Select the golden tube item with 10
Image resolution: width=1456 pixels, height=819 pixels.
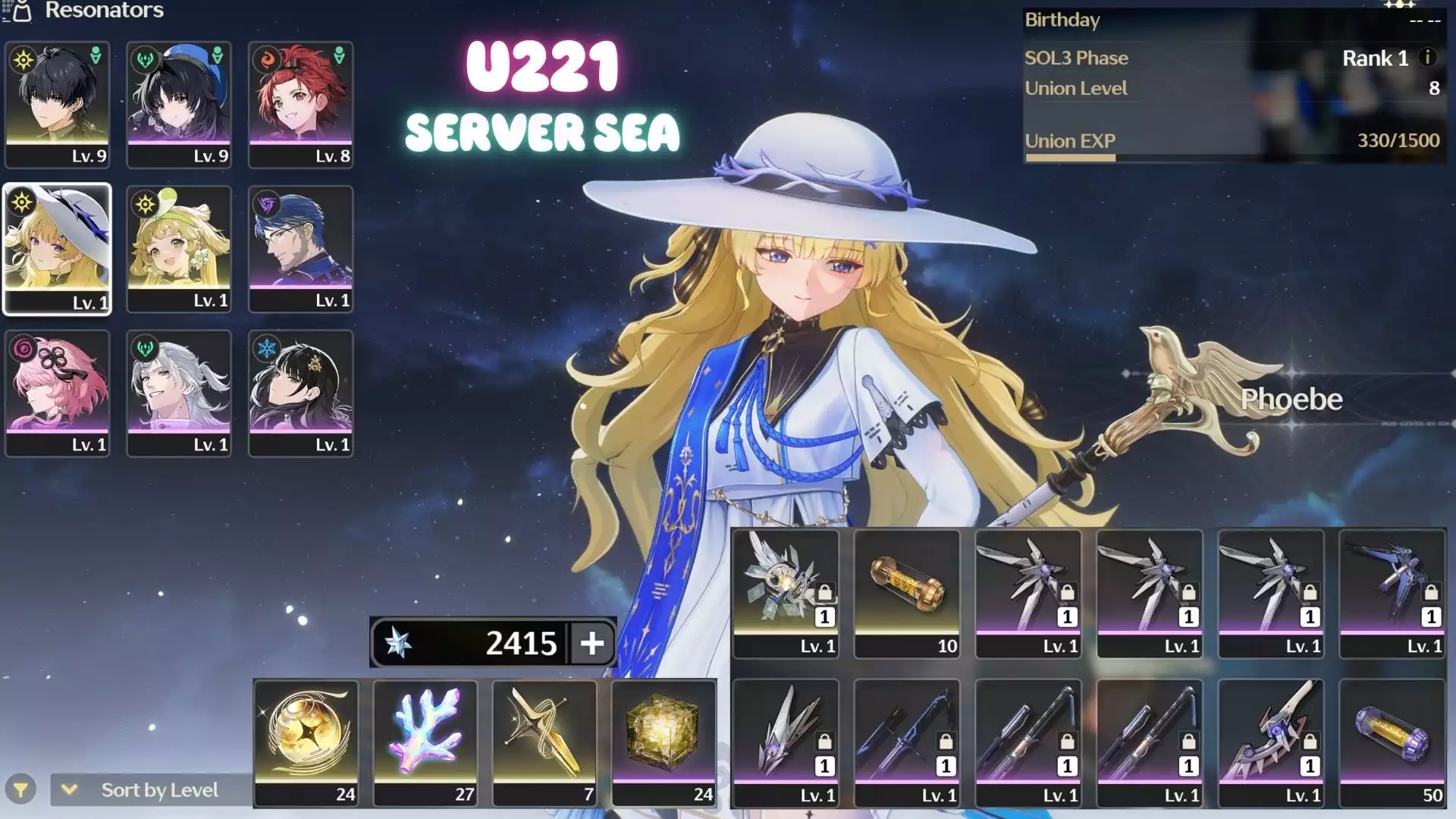907,593
